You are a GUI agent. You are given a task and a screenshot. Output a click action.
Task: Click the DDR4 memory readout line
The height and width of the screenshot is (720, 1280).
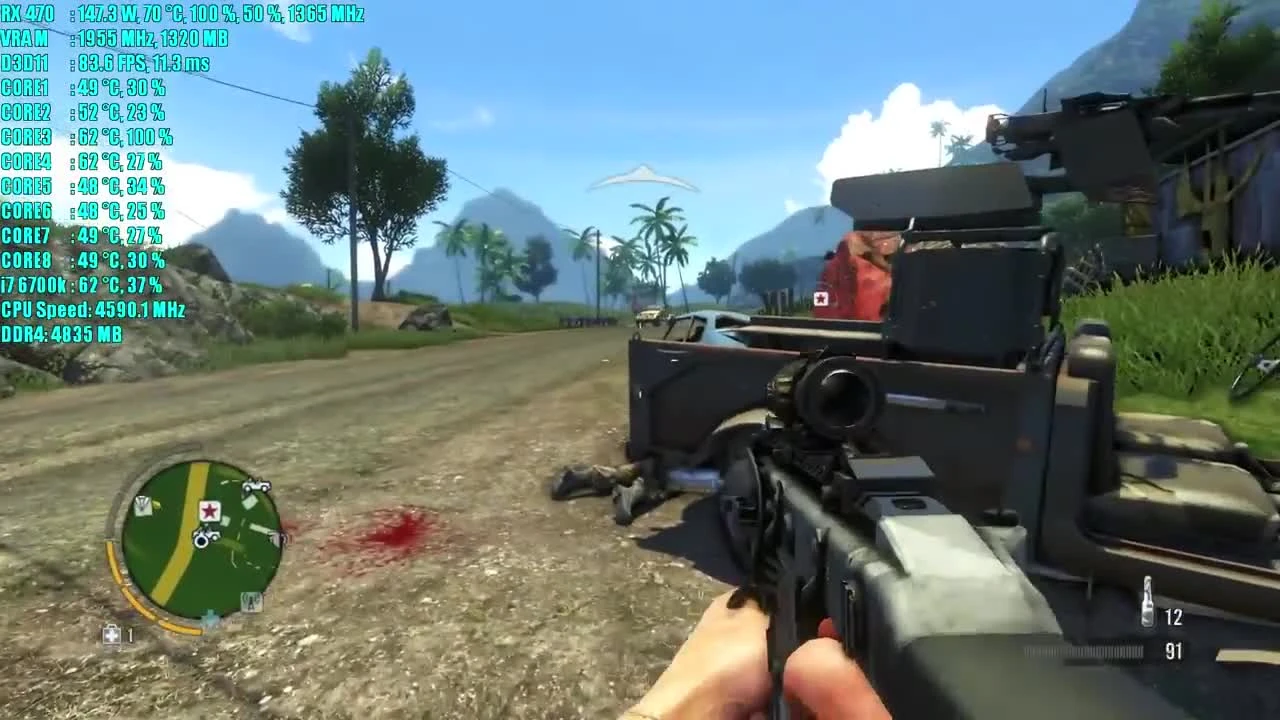pyautogui.click(x=63, y=335)
